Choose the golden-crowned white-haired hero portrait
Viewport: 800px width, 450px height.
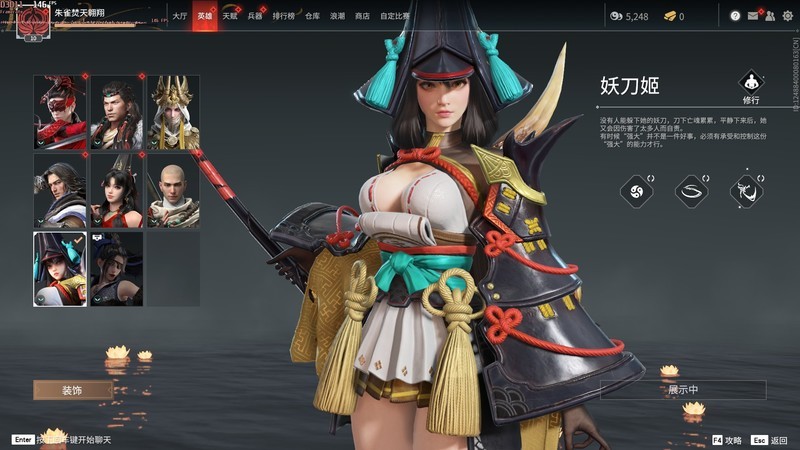173,112
